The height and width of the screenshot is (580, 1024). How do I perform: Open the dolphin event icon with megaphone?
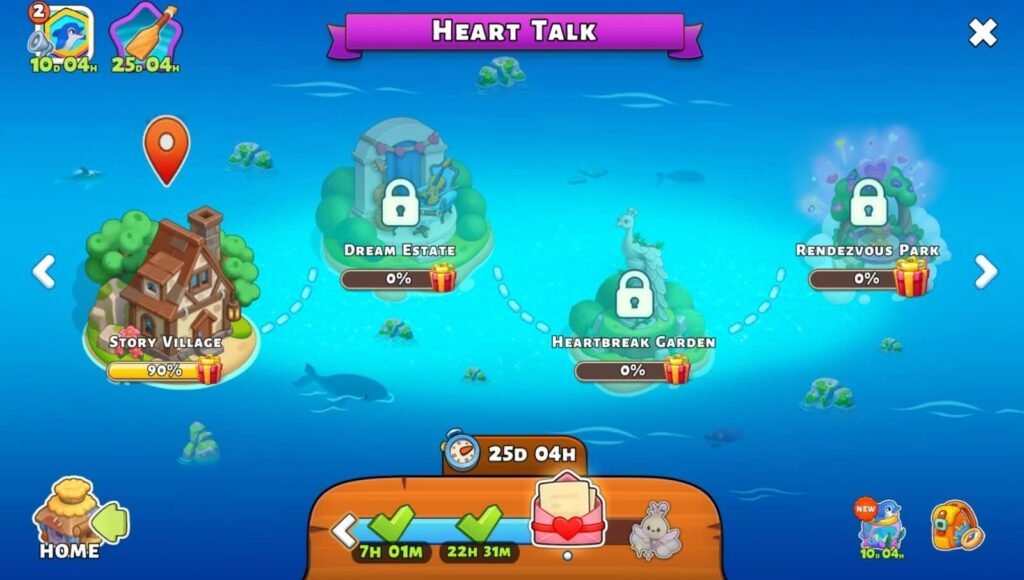click(x=63, y=35)
